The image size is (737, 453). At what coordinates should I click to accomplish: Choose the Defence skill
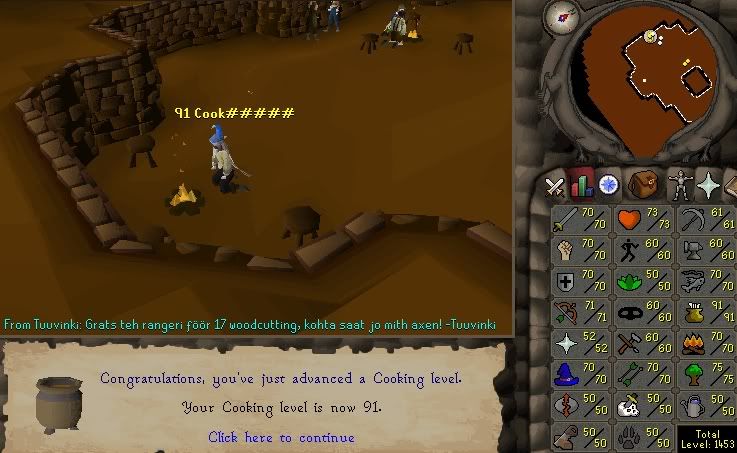click(x=580, y=282)
